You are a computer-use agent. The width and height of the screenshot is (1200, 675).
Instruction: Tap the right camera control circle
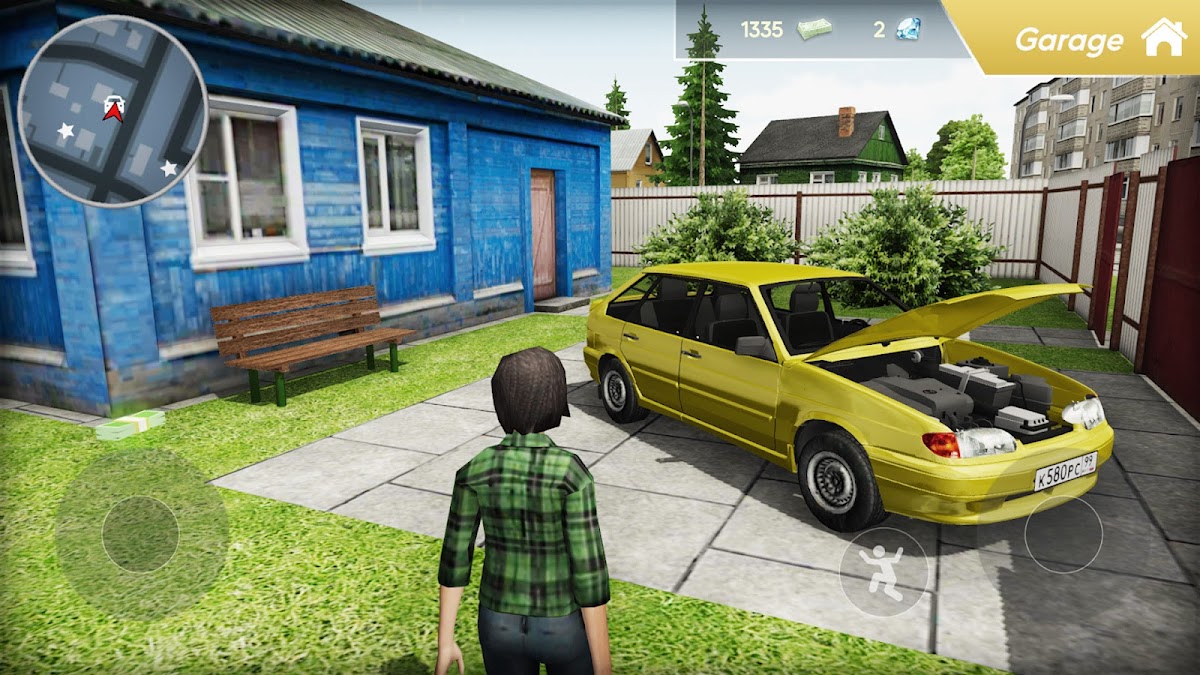click(1063, 534)
